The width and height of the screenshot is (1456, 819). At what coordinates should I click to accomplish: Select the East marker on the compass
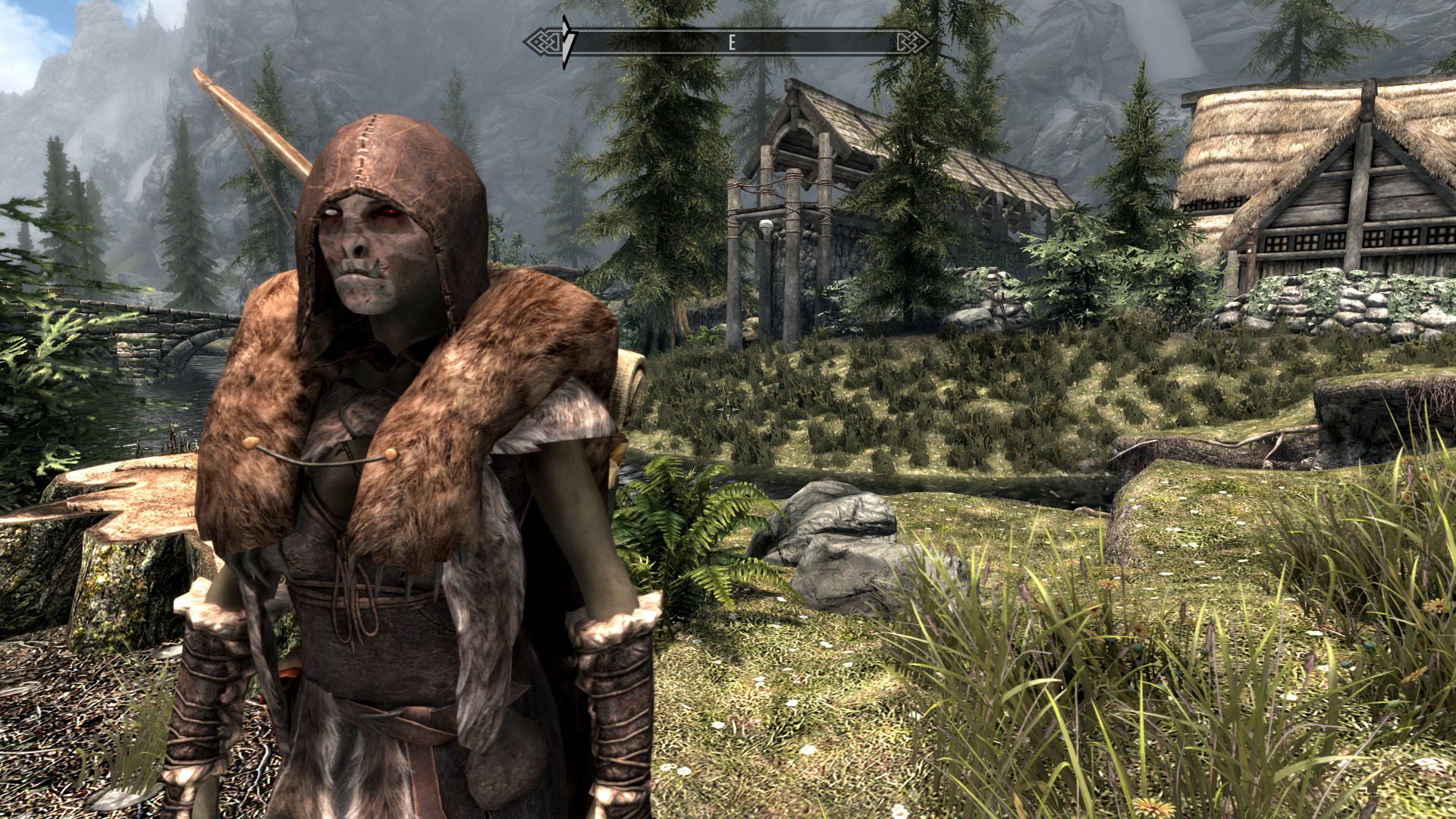click(732, 43)
